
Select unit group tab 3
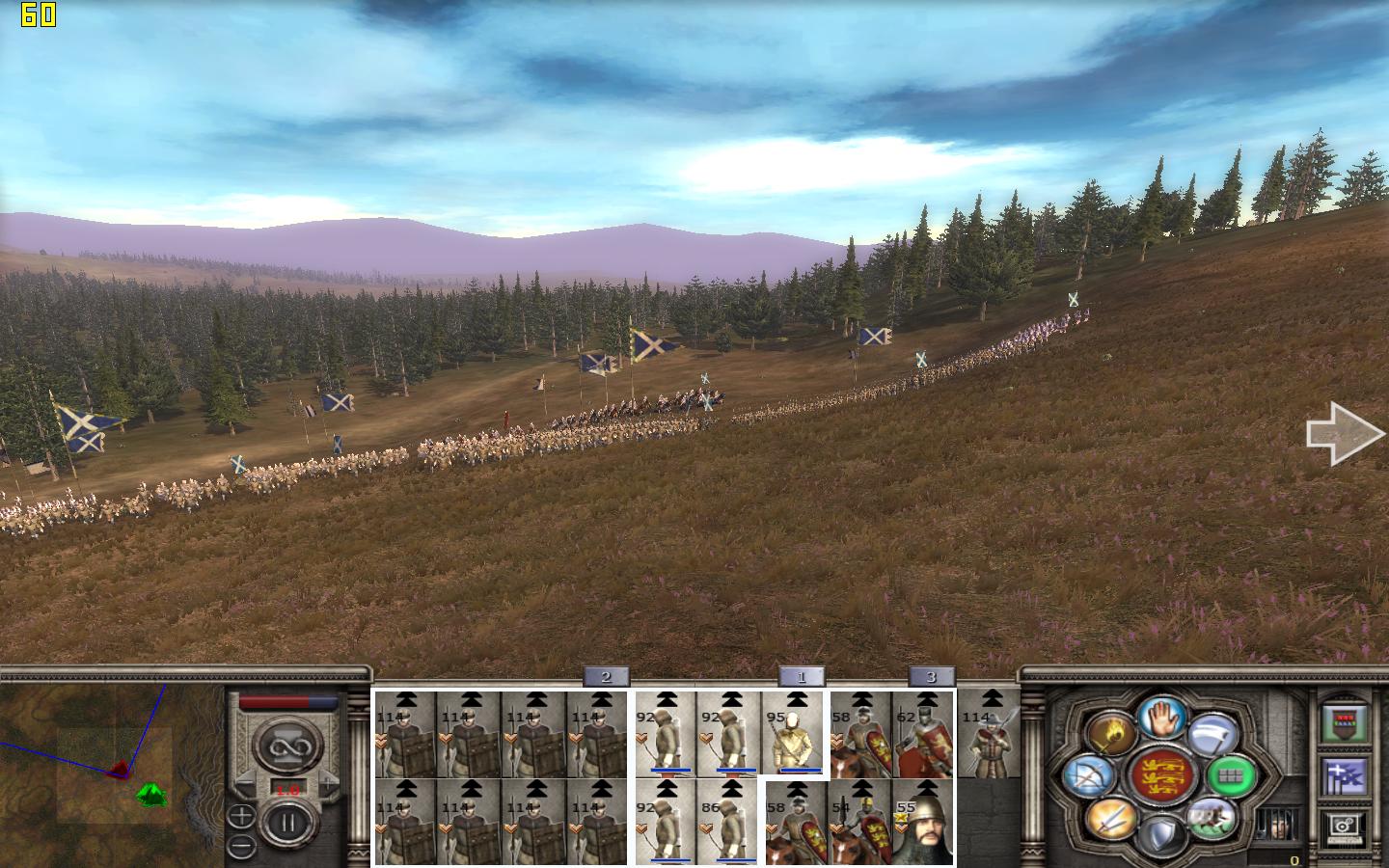[931, 677]
